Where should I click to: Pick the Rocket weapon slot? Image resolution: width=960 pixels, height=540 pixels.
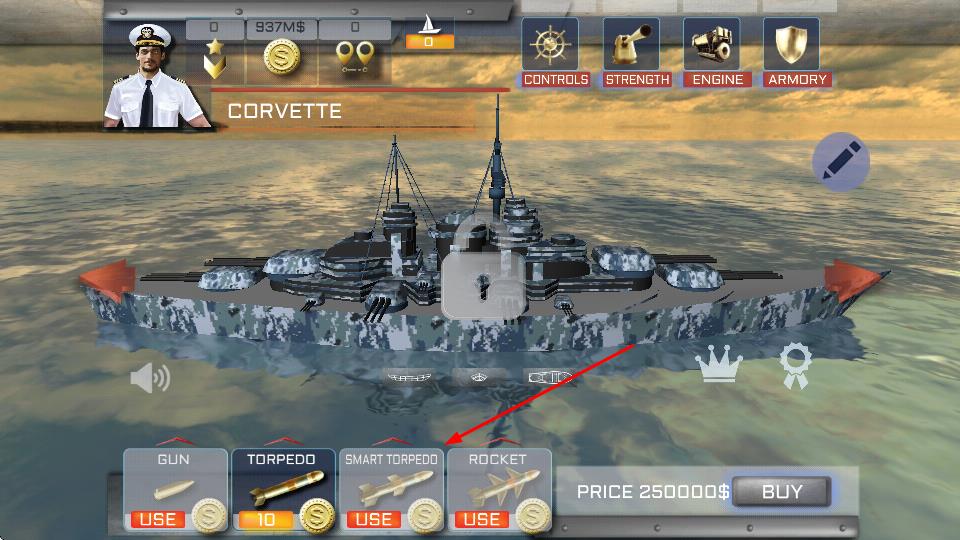[498, 490]
